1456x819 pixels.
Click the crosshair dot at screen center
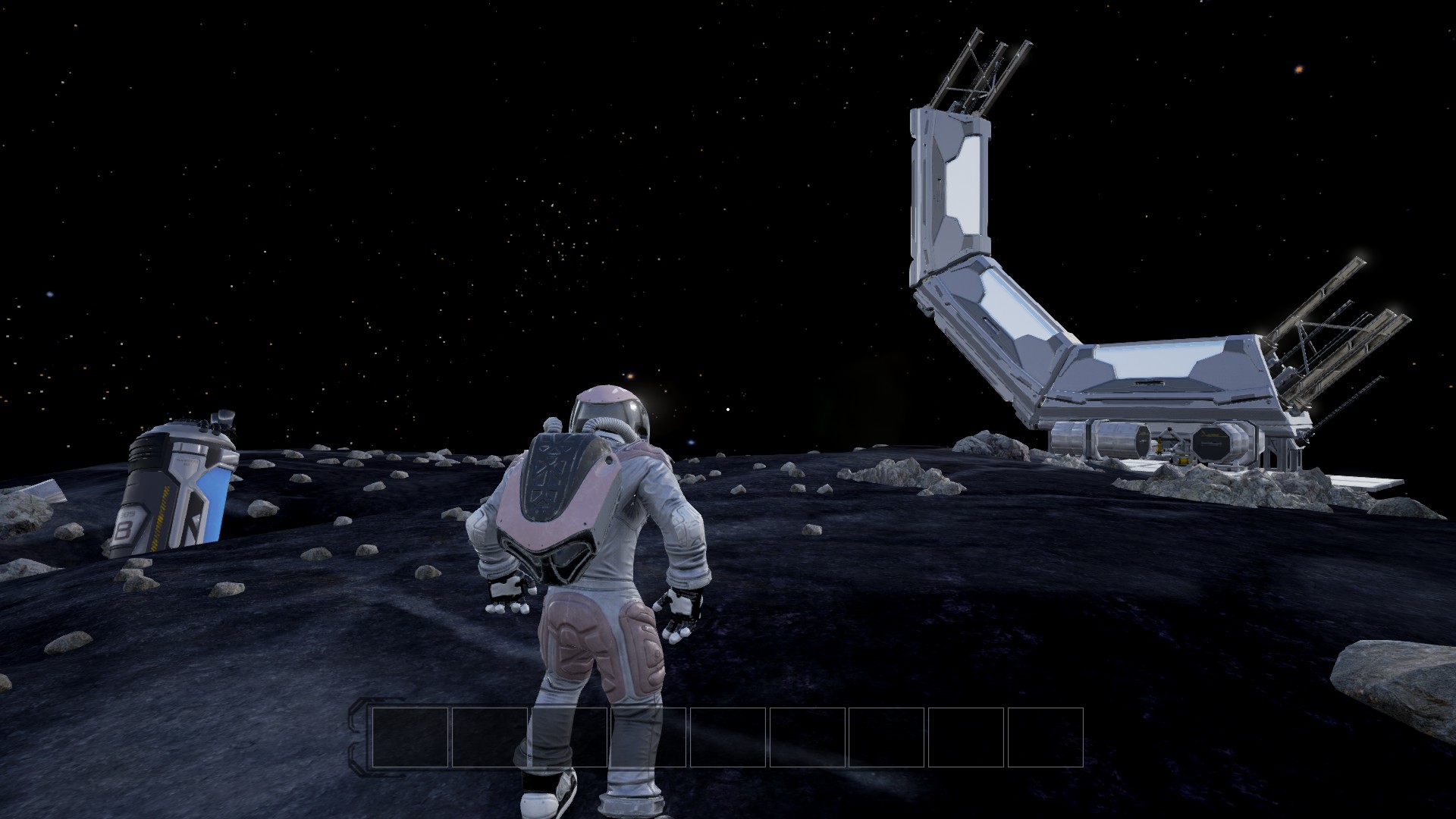[x=728, y=409]
